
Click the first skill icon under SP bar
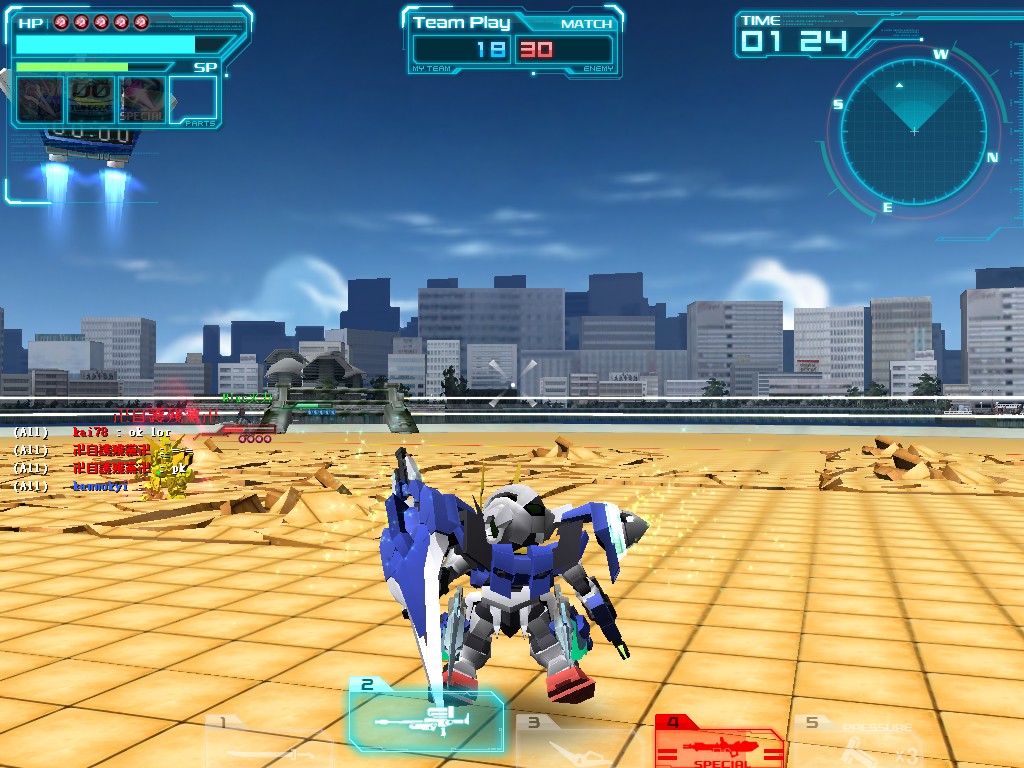point(40,100)
